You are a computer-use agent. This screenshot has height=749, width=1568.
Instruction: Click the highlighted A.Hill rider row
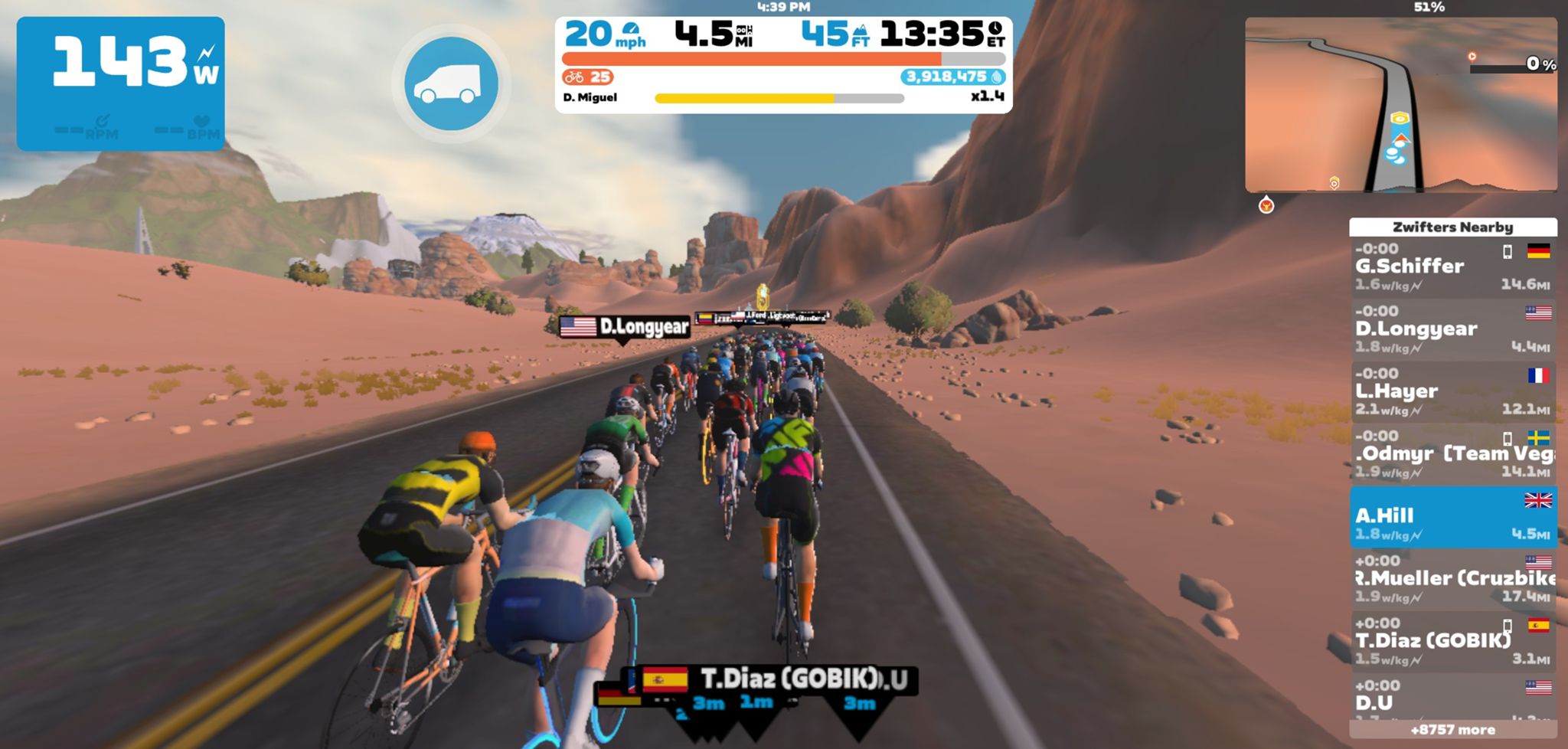[1452, 517]
